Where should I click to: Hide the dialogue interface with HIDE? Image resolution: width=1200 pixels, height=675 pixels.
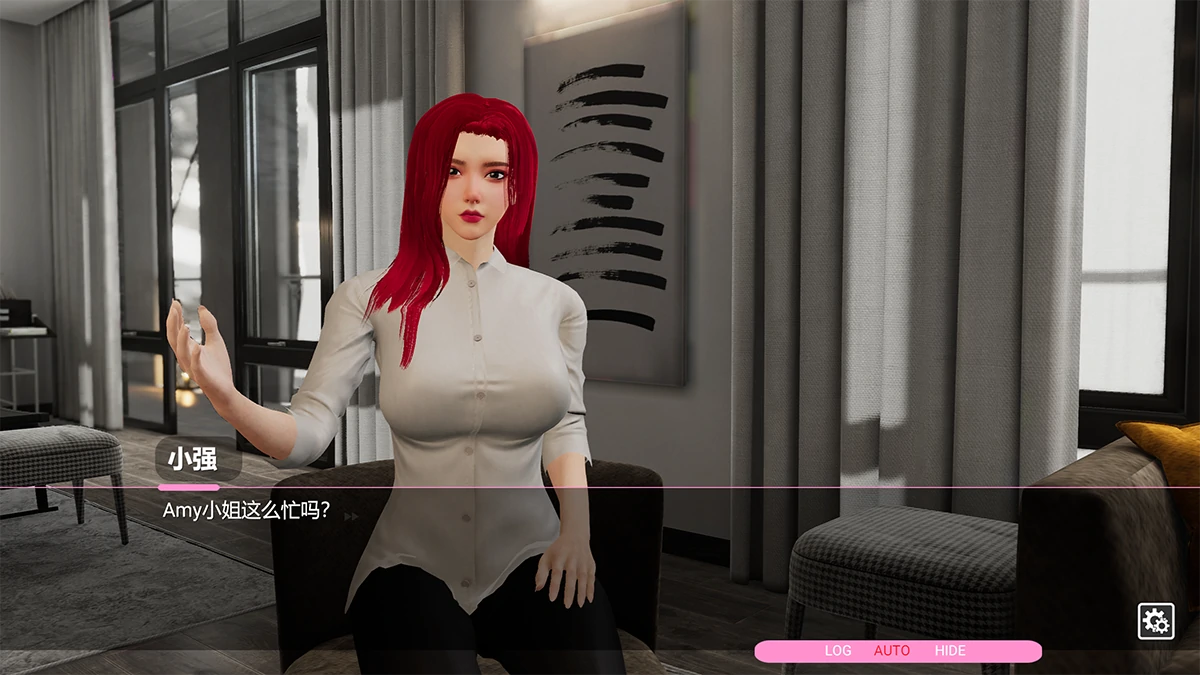tap(950, 651)
